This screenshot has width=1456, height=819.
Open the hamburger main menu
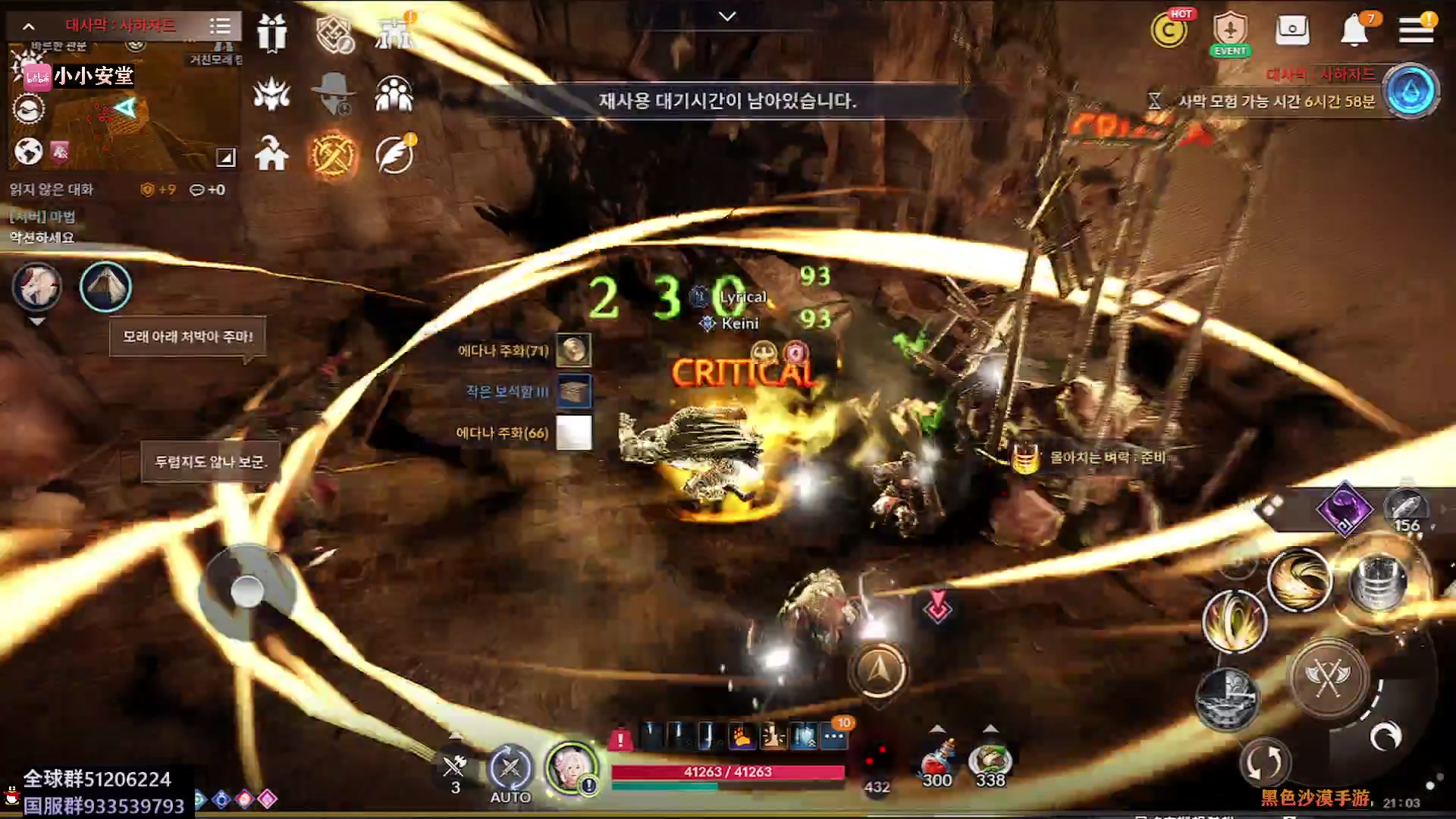pos(1415,30)
